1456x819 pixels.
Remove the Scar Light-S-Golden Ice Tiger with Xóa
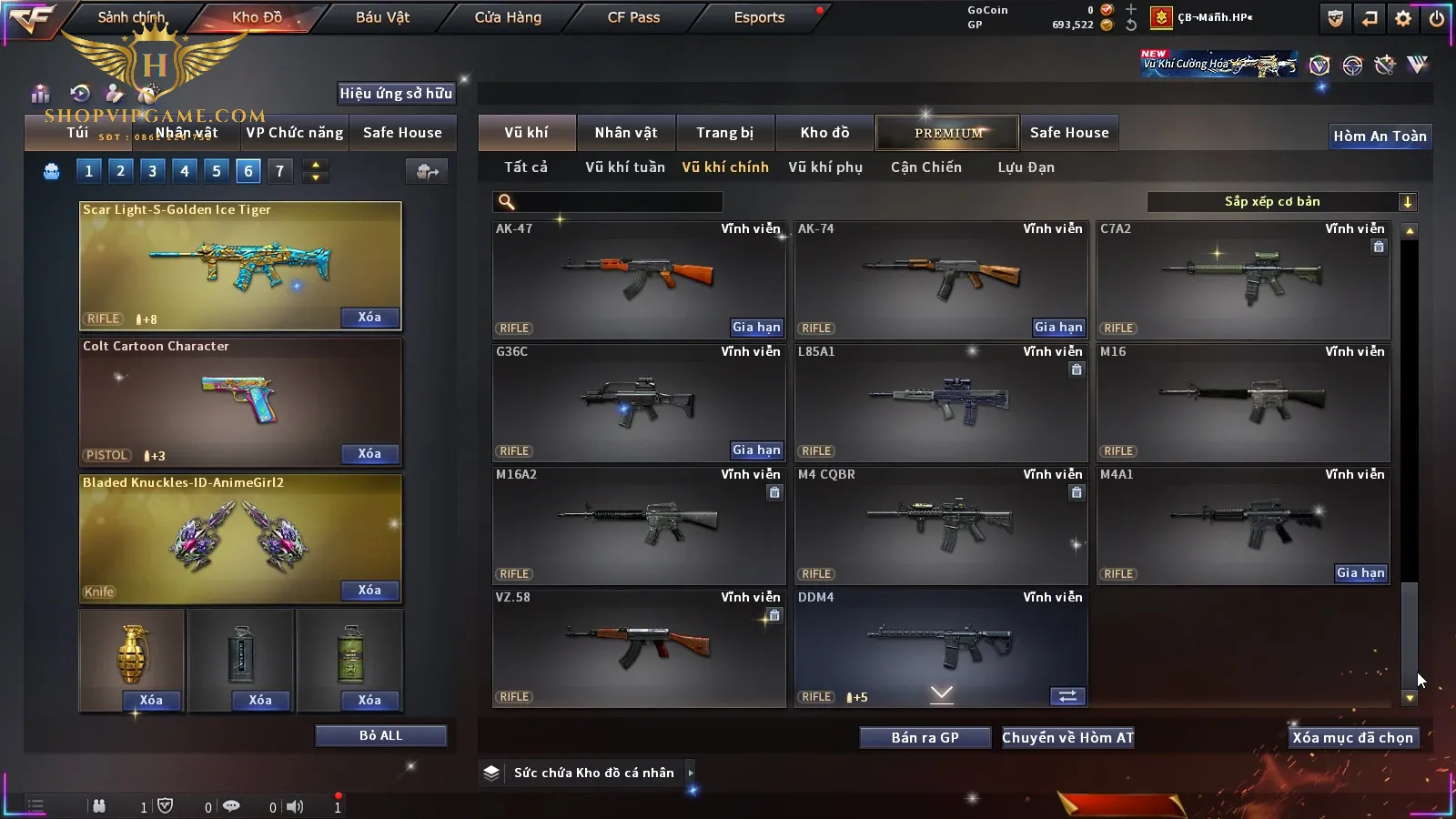coord(369,318)
